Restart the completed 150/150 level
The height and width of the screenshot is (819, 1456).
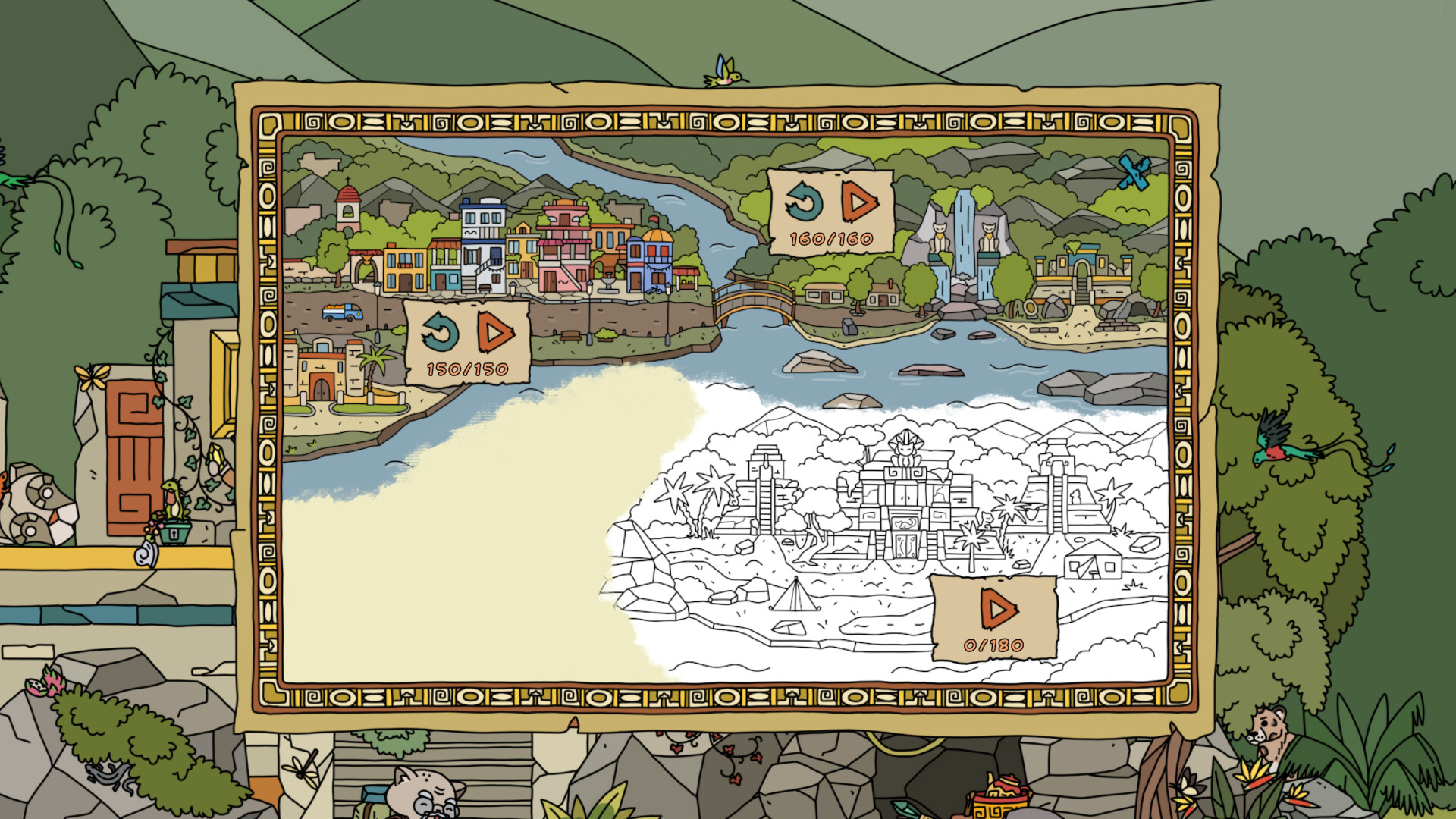click(441, 333)
